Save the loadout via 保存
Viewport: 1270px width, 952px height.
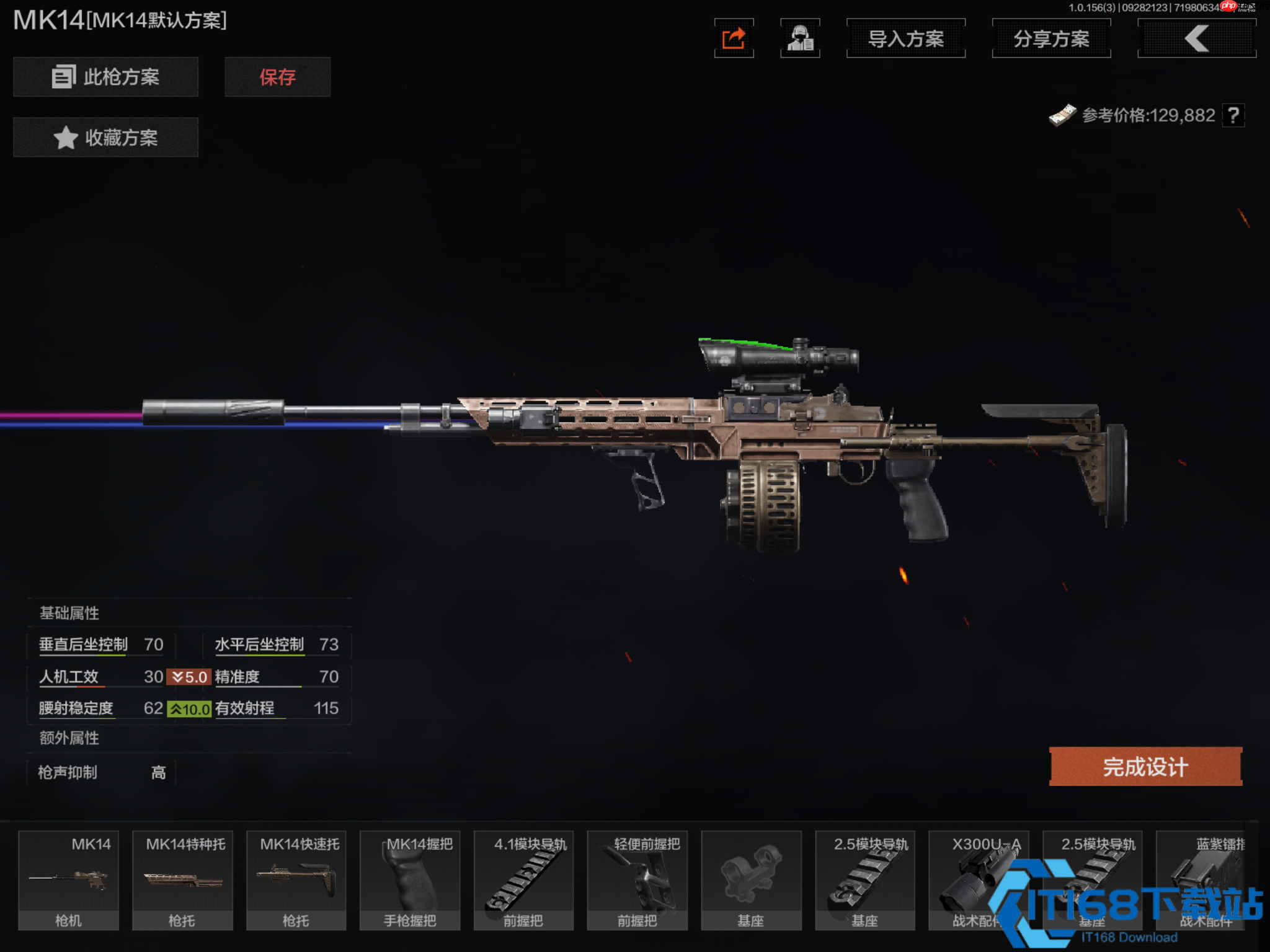pos(277,77)
